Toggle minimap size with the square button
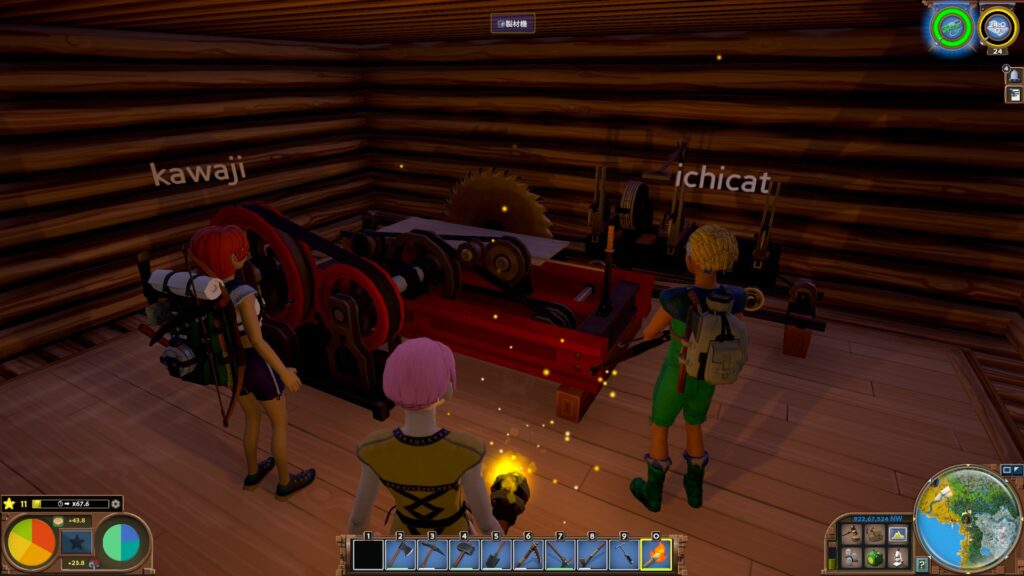This screenshot has height=576, width=1024. click(1006, 469)
